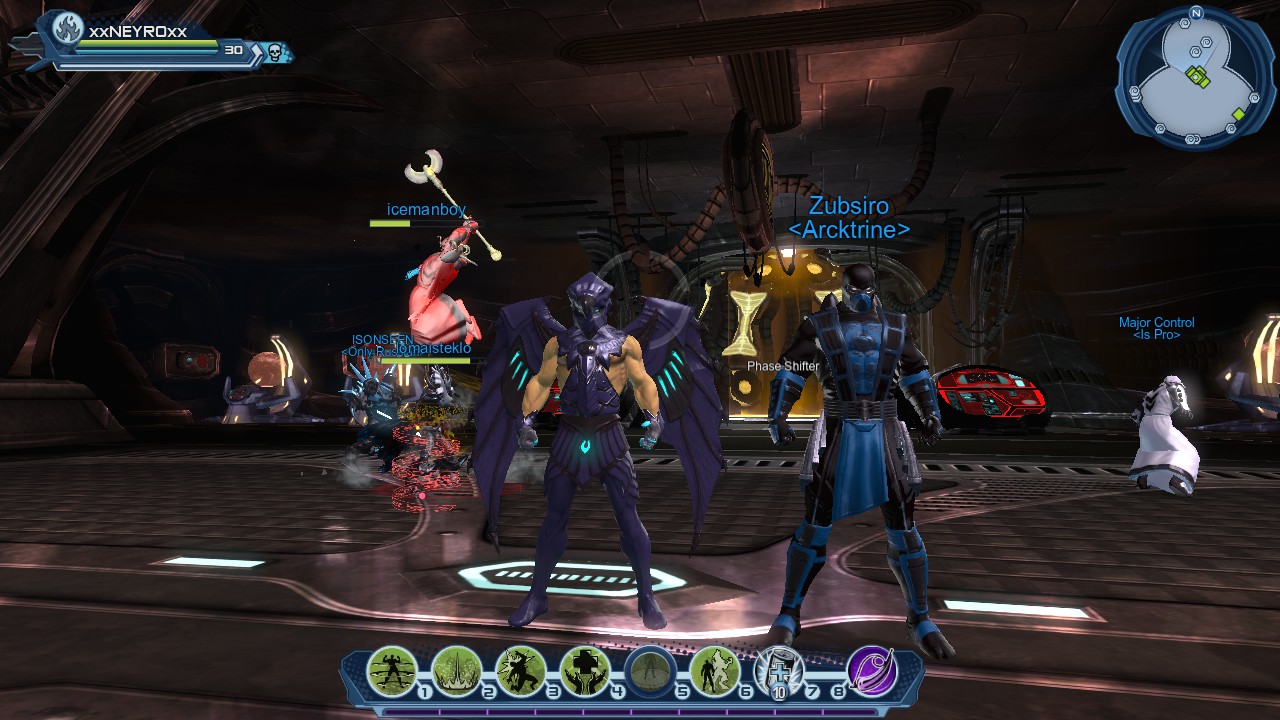Click the N compass marker on the minimap

pos(1196,13)
